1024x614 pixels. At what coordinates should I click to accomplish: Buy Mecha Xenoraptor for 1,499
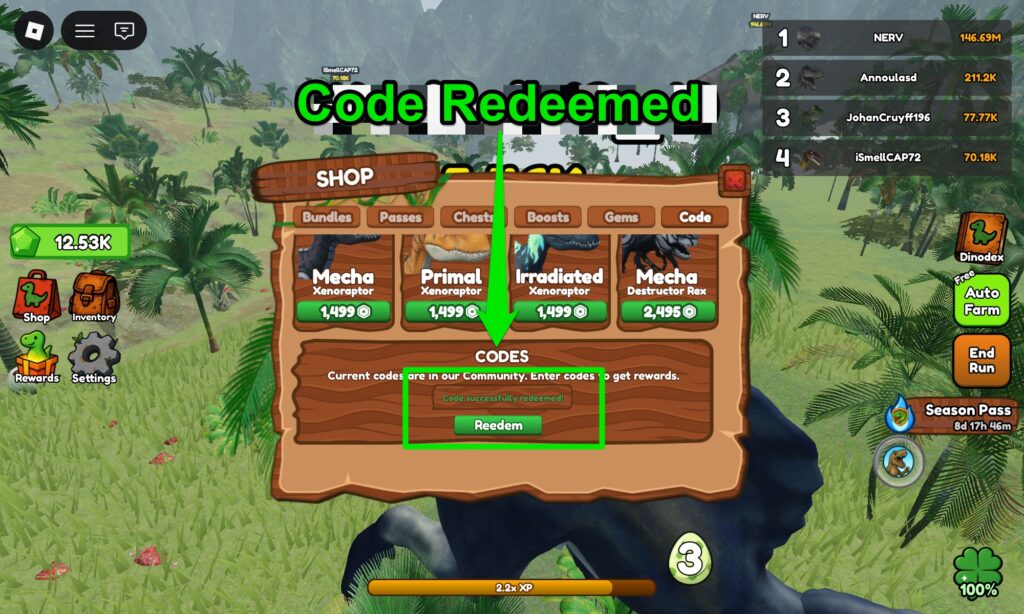(x=343, y=312)
